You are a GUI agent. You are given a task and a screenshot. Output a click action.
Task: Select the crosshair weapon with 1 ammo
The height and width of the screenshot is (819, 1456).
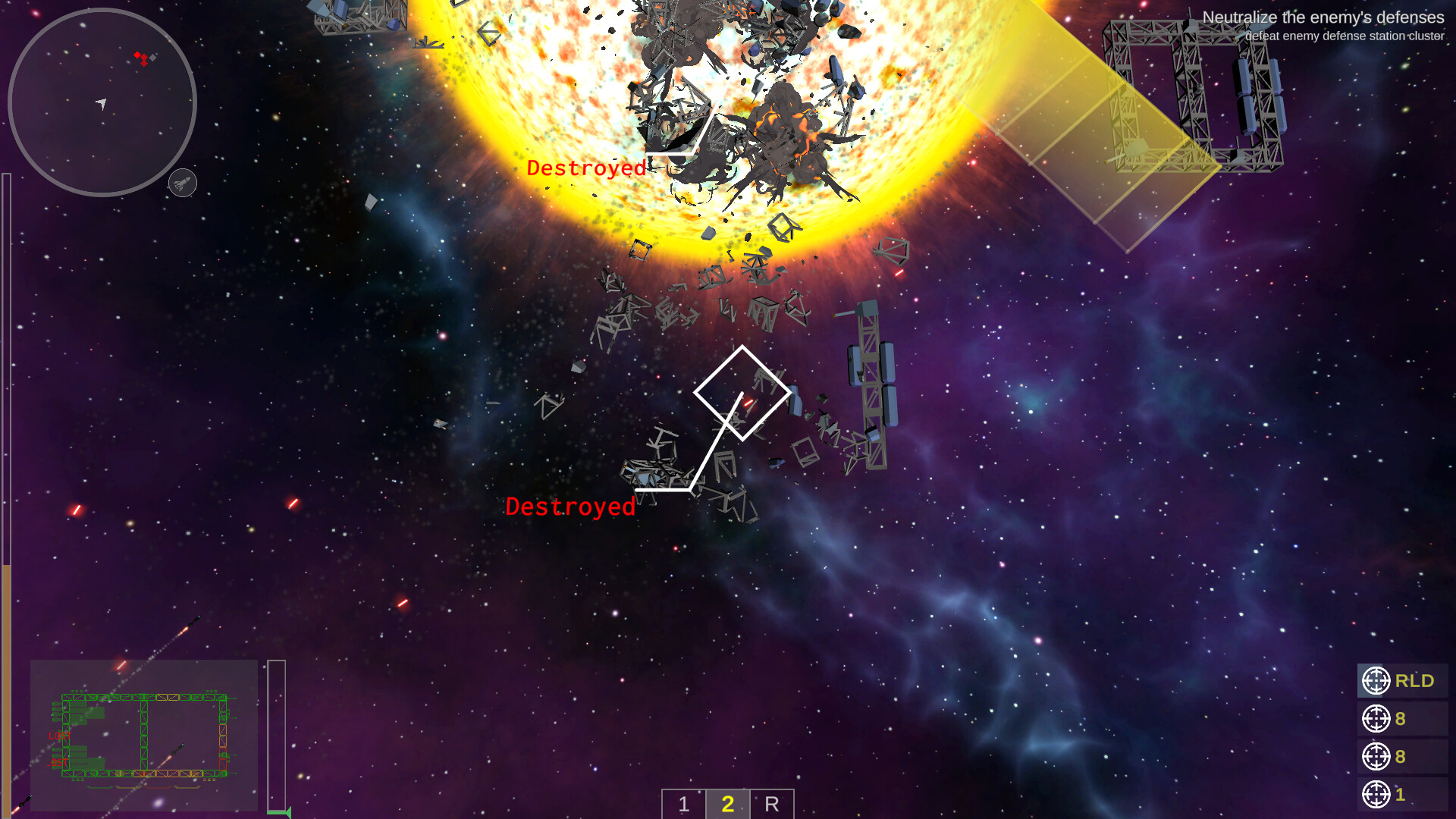1376,794
